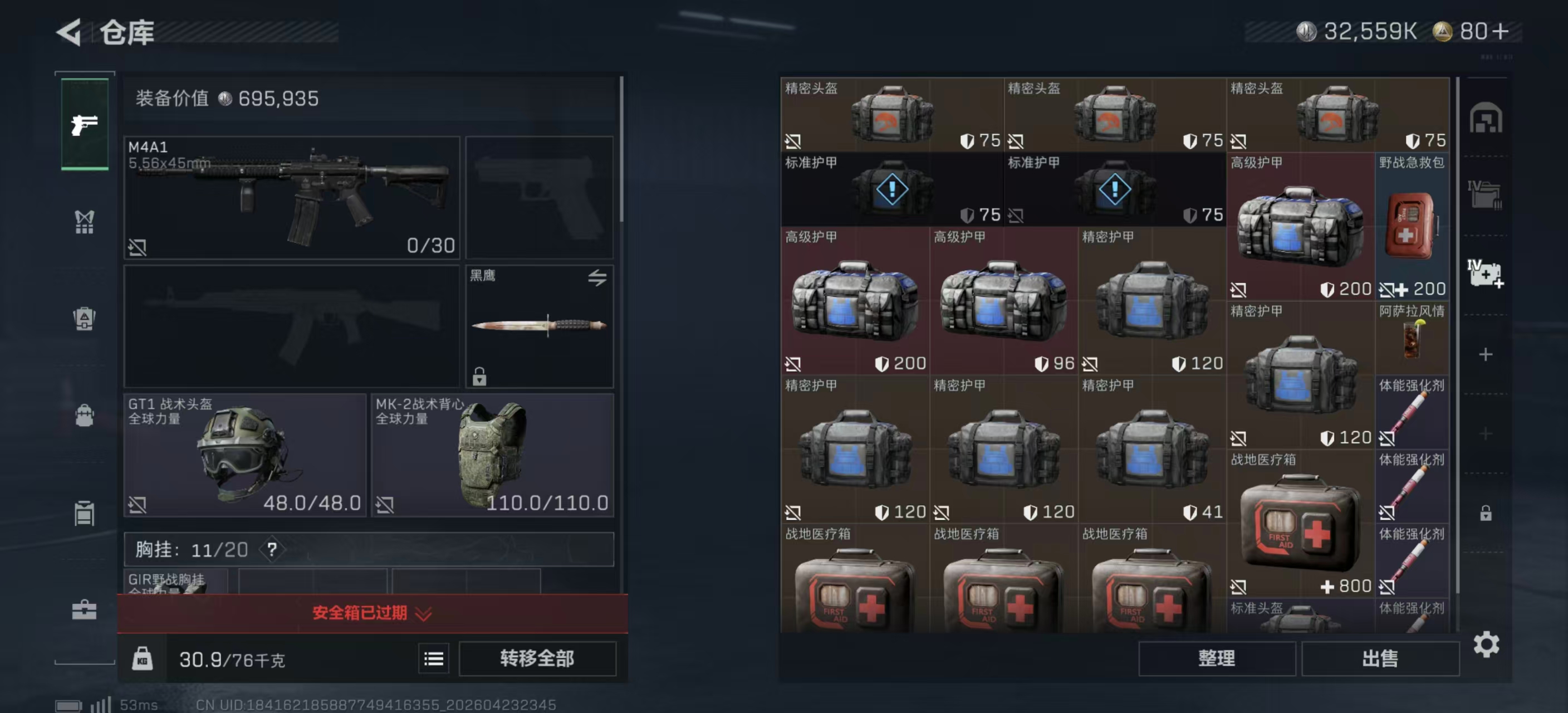The image size is (1568, 713).
Task: Click the swap arrows icon on 黑鹰 knife
Action: (x=600, y=277)
